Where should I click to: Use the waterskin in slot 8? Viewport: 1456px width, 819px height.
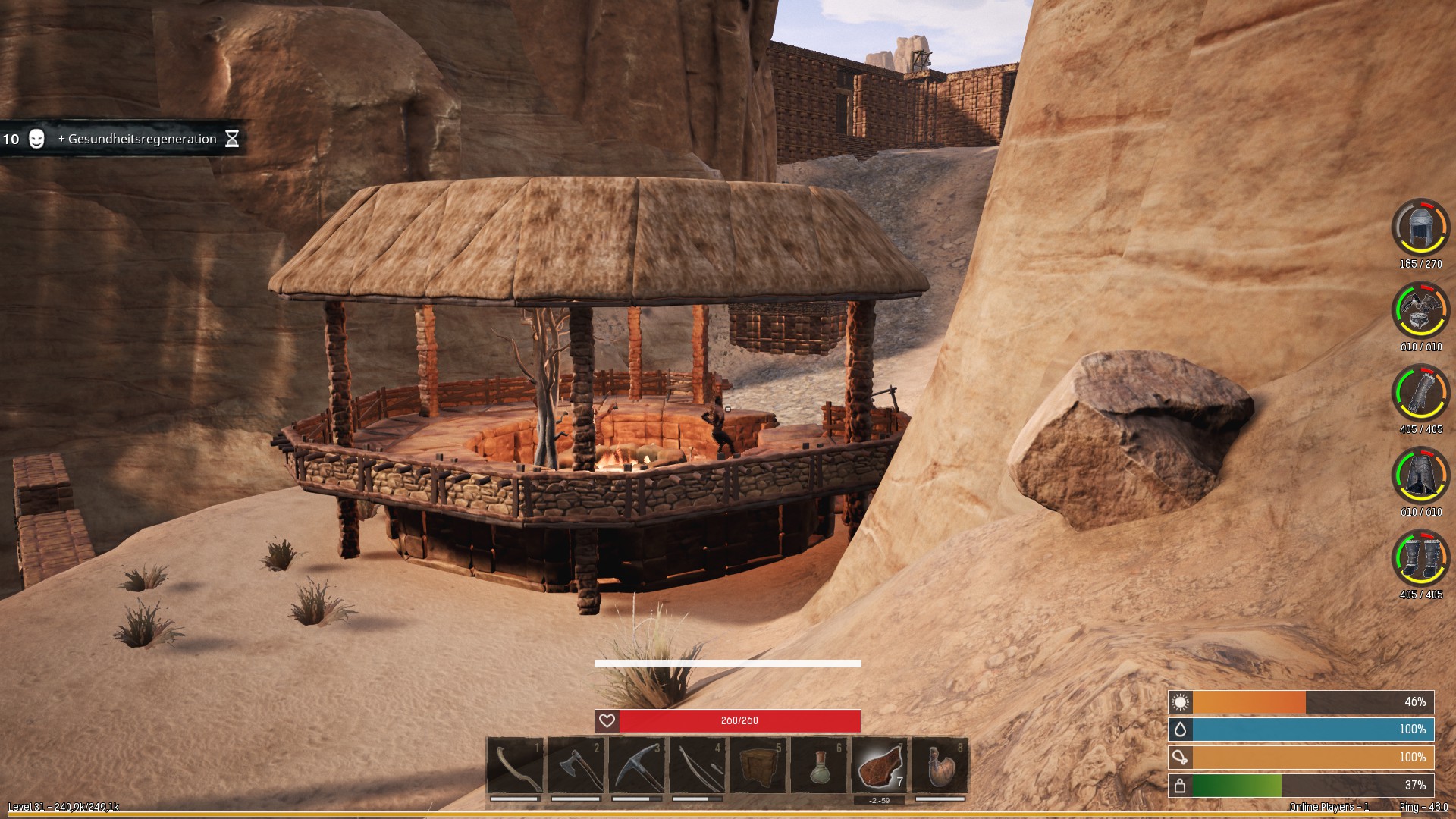click(940, 766)
